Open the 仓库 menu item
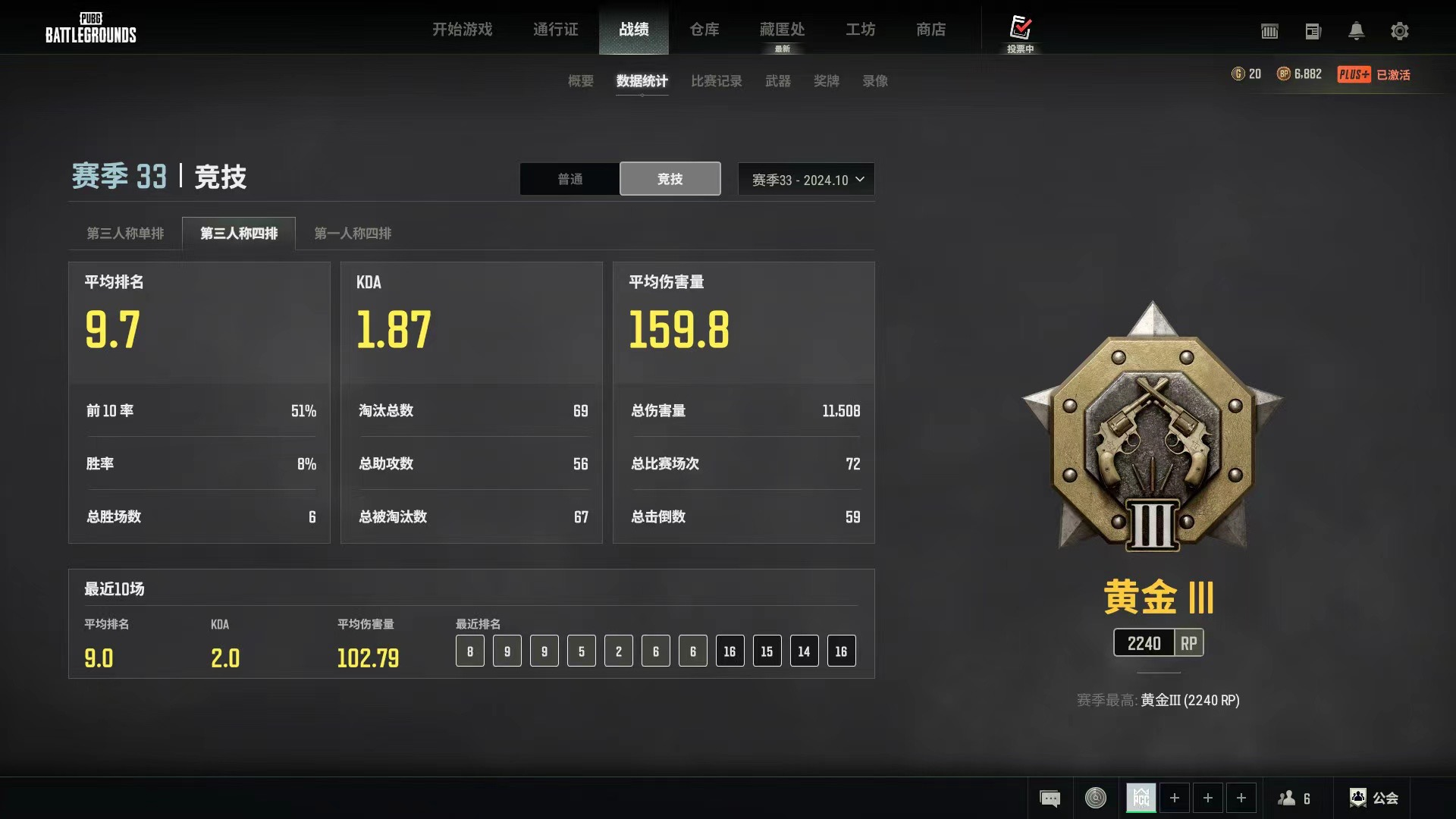This screenshot has width=1456, height=819. pyautogui.click(x=704, y=30)
